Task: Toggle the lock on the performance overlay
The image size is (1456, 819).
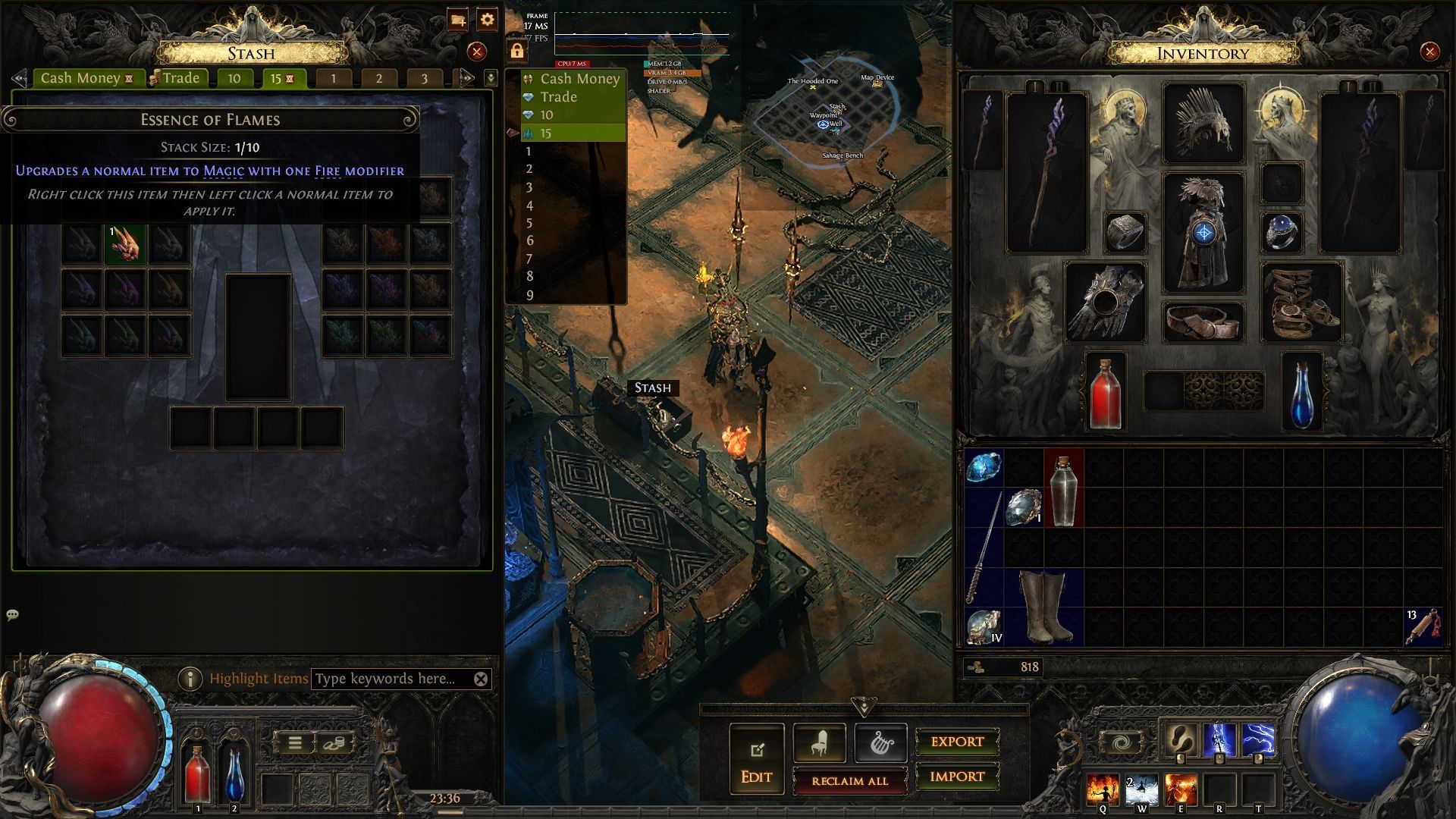Action: pyautogui.click(x=518, y=51)
